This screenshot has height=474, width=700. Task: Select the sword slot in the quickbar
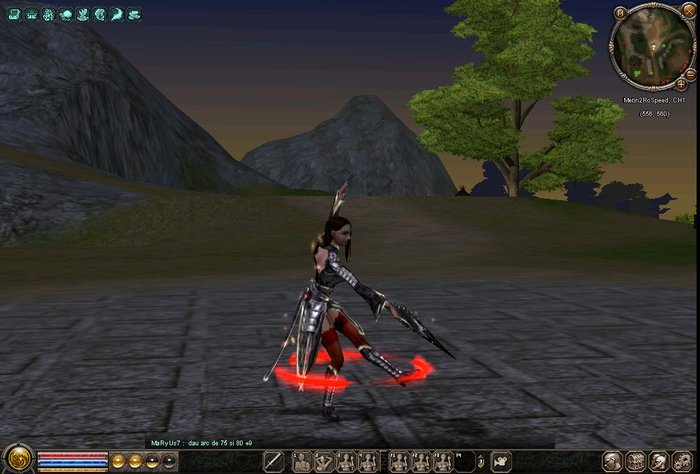point(273,461)
